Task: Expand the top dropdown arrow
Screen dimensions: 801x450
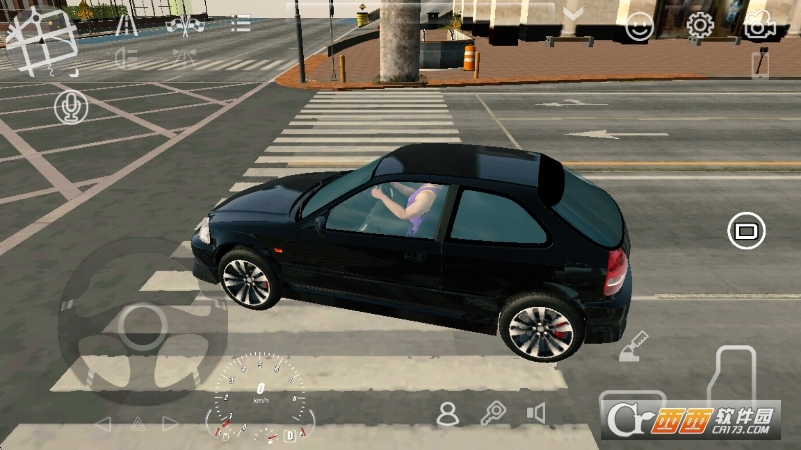Action: point(573,14)
